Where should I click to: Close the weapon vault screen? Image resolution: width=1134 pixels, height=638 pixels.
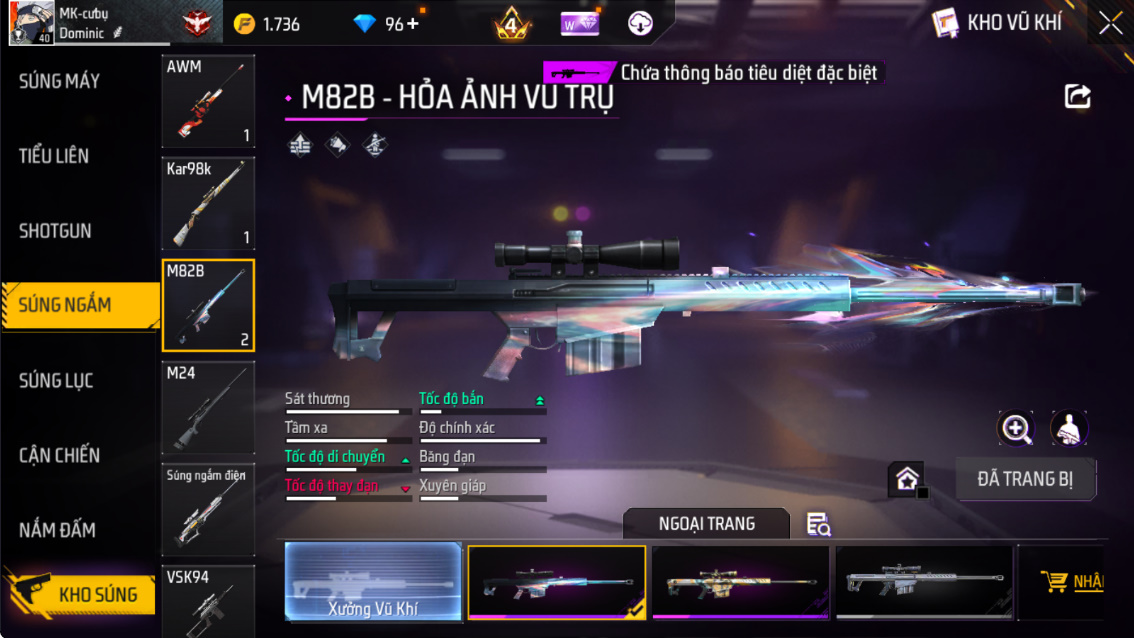[1111, 24]
